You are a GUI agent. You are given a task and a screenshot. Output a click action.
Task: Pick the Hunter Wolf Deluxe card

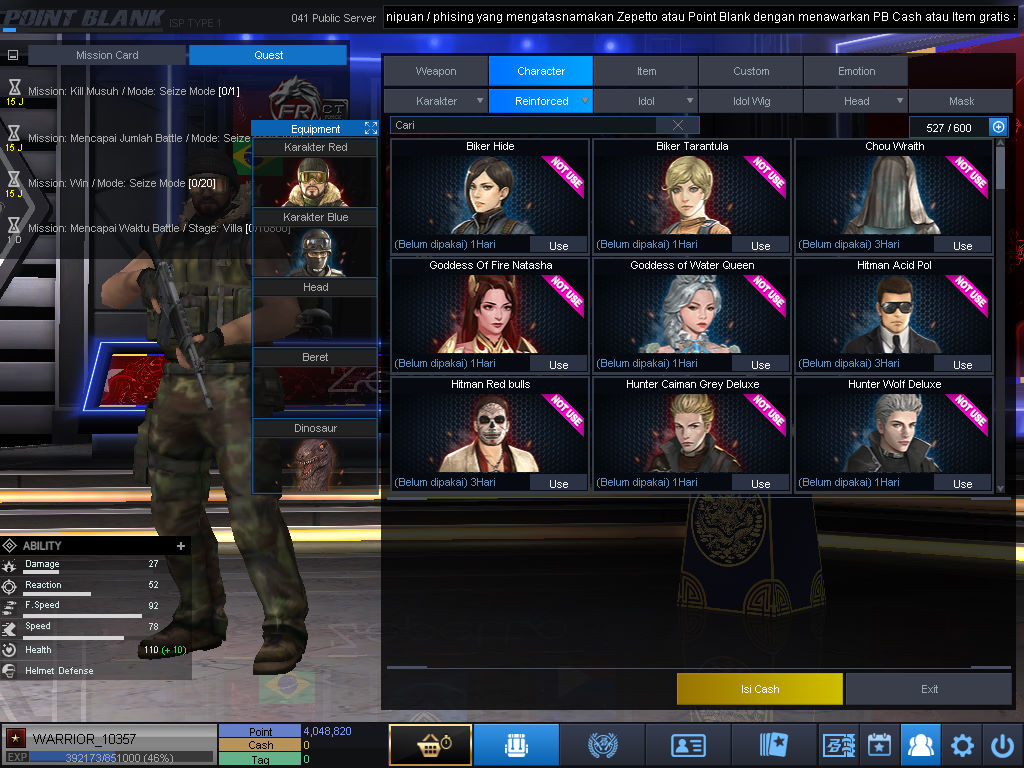(894, 430)
